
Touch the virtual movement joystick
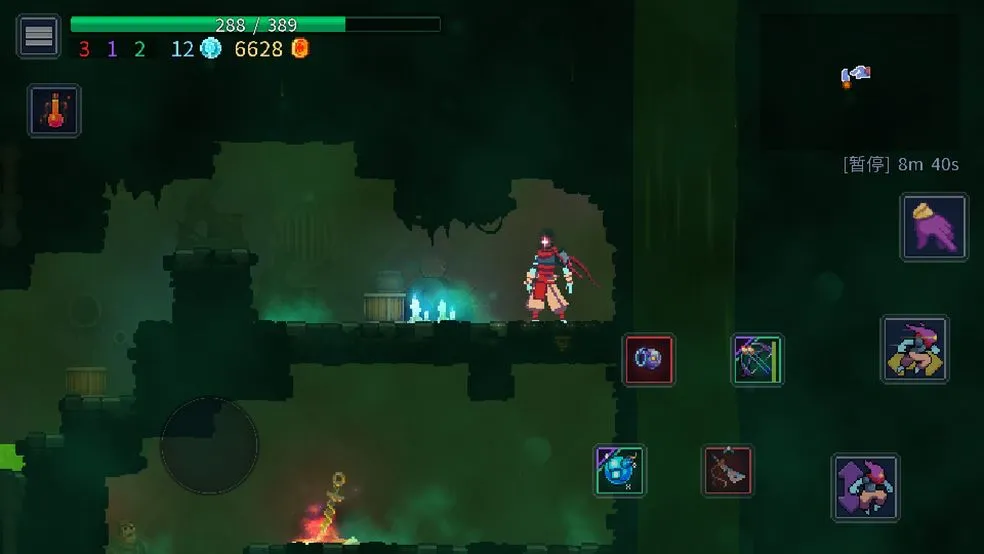(209, 446)
